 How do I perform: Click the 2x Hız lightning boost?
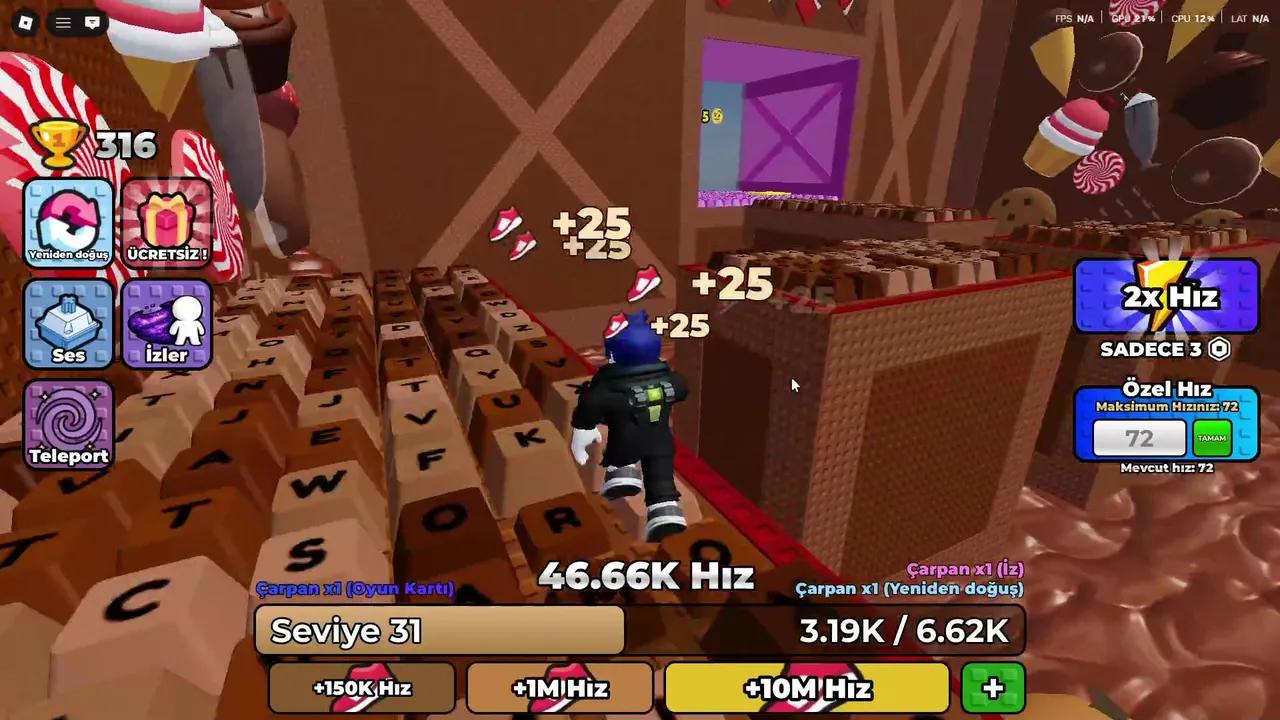pyautogui.click(x=1166, y=297)
